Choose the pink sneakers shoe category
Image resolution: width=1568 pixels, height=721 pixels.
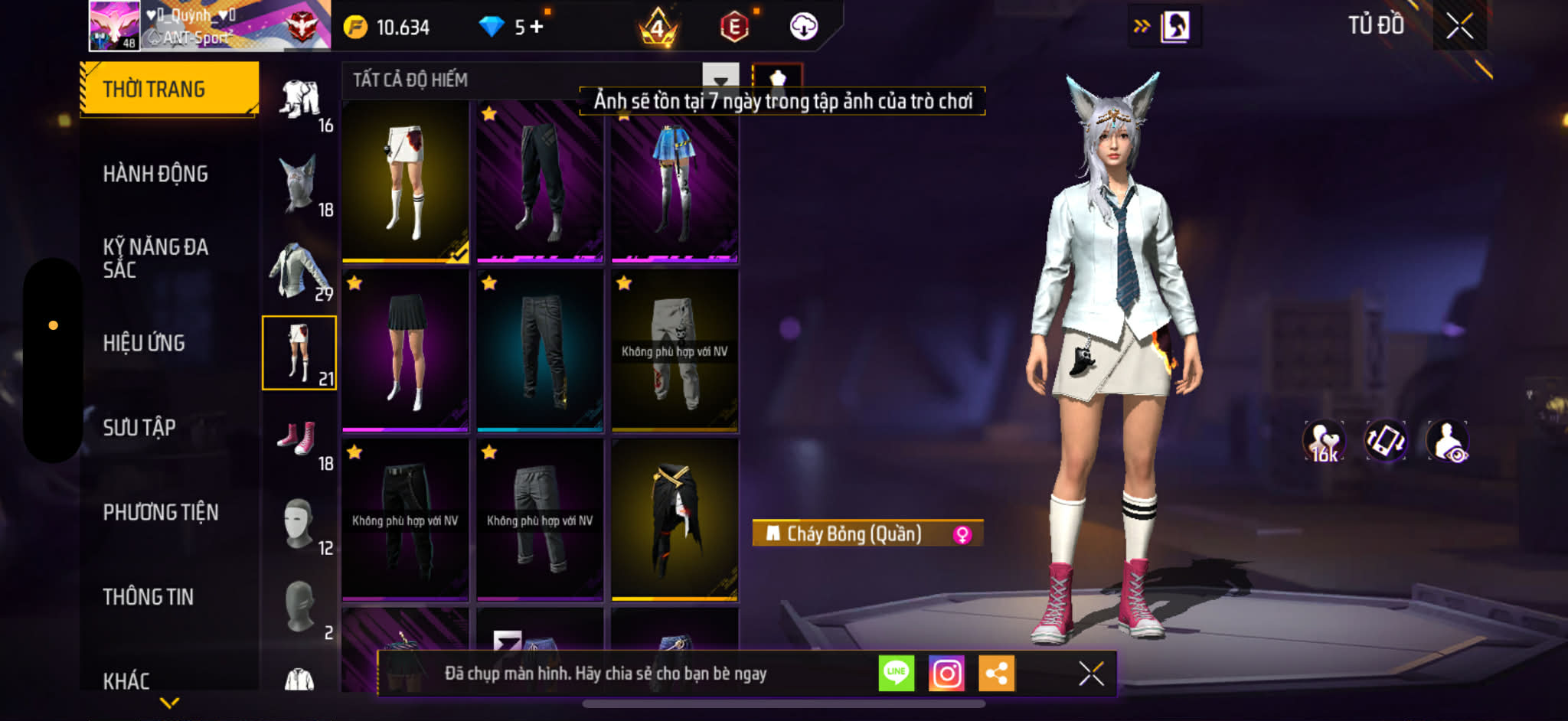[299, 439]
